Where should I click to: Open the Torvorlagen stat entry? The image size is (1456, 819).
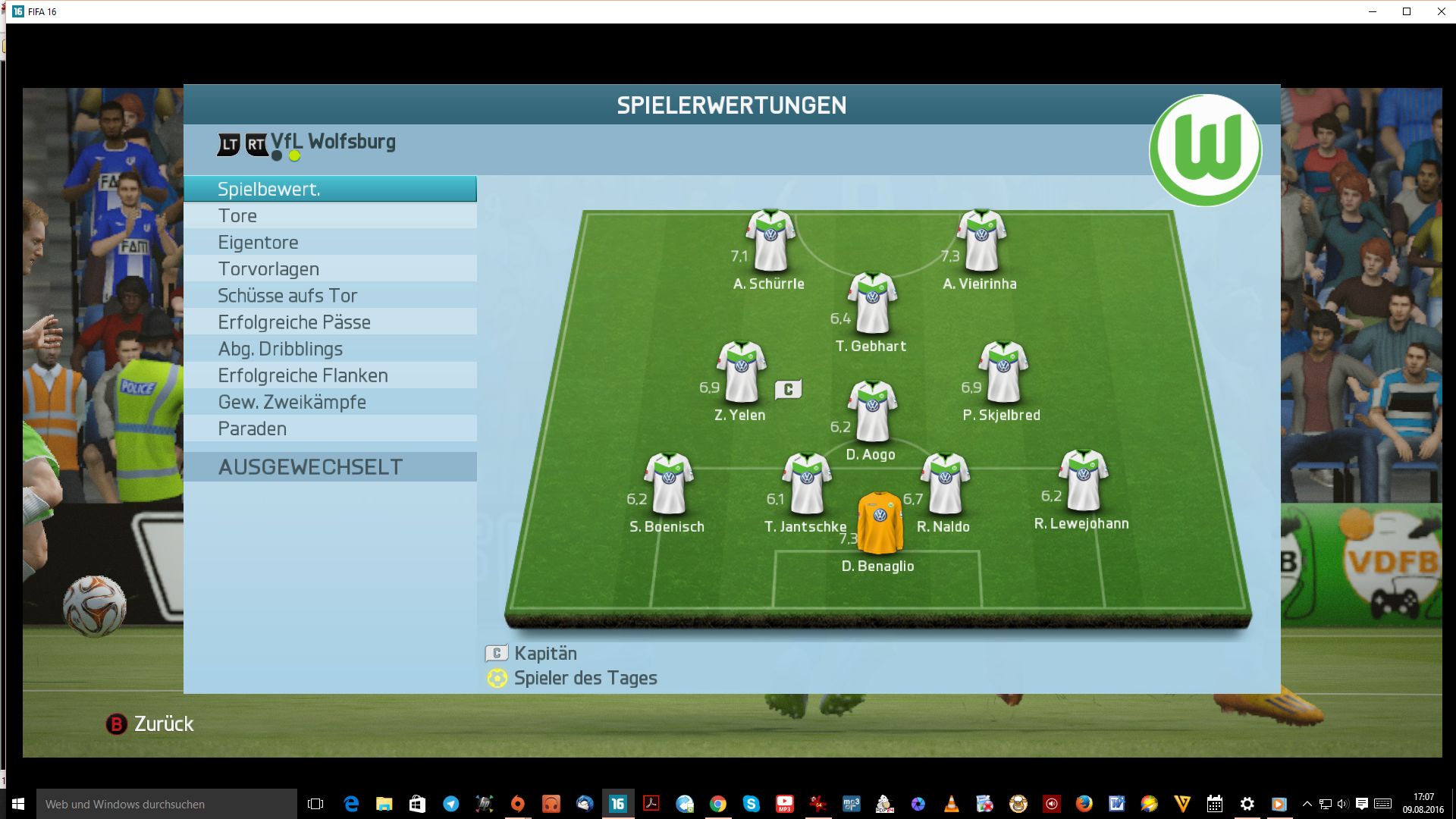(x=330, y=269)
